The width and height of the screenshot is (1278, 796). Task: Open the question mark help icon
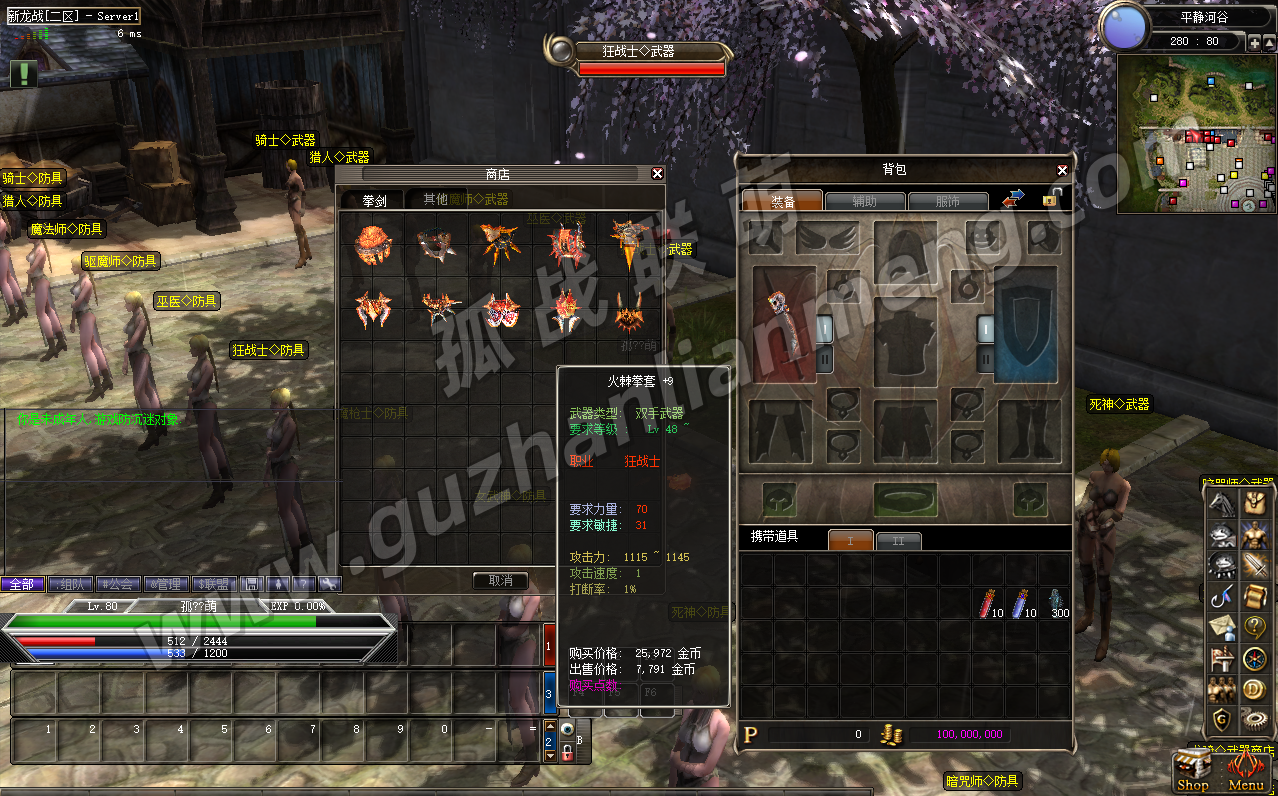click(x=1255, y=627)
